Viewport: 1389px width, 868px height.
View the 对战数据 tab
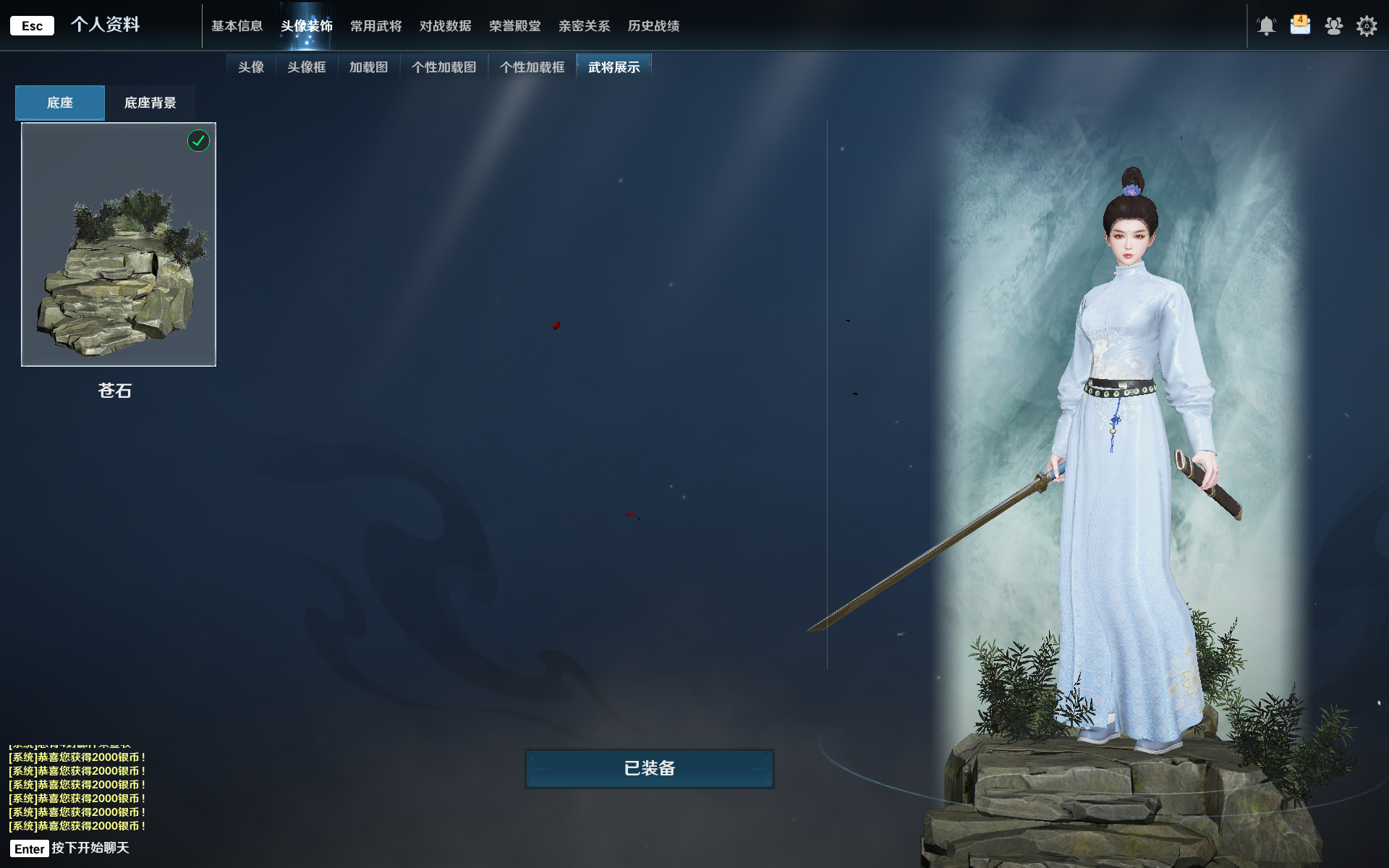[445, 26]
